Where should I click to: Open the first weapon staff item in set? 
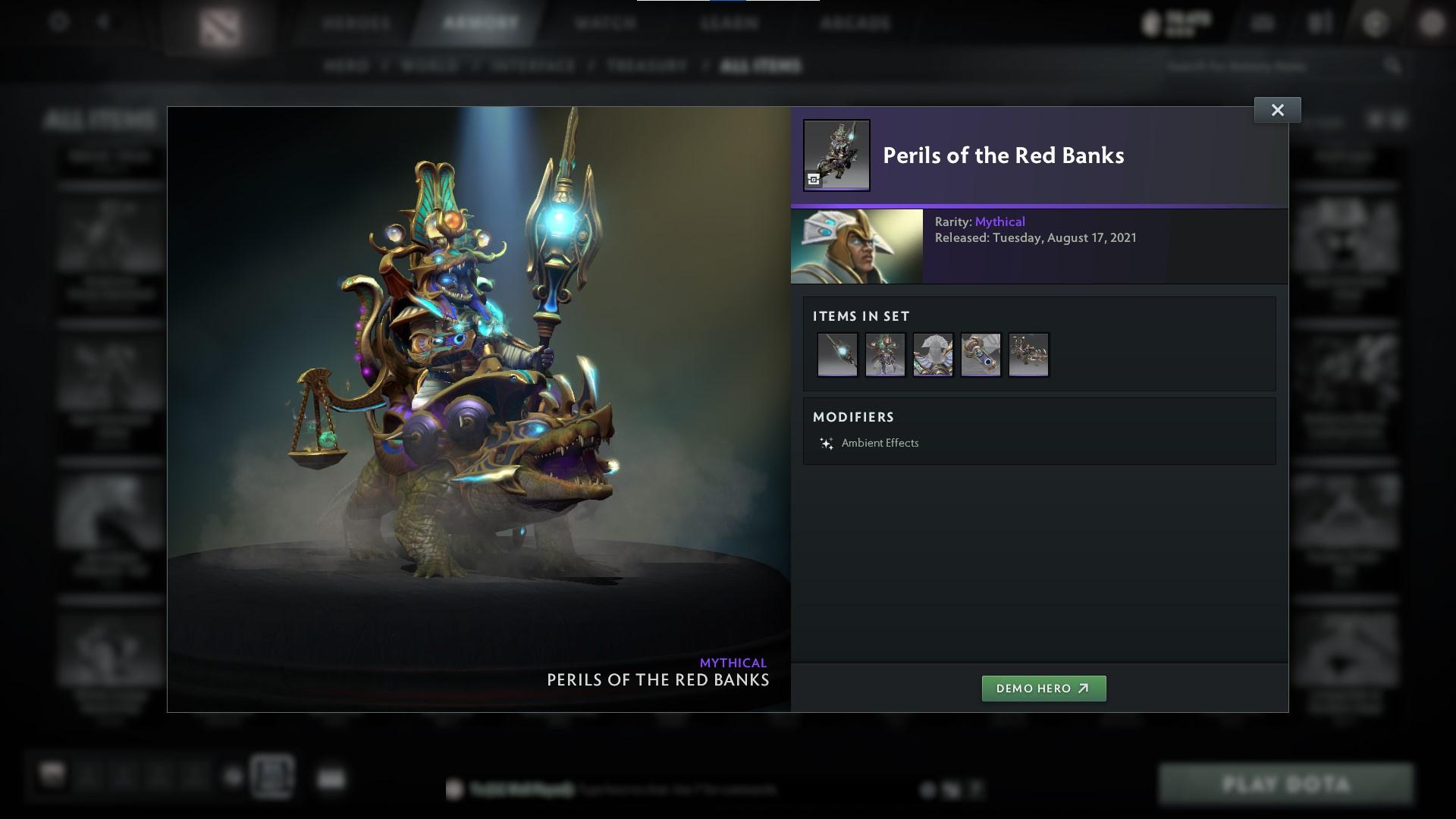click(x=837, y=354)
